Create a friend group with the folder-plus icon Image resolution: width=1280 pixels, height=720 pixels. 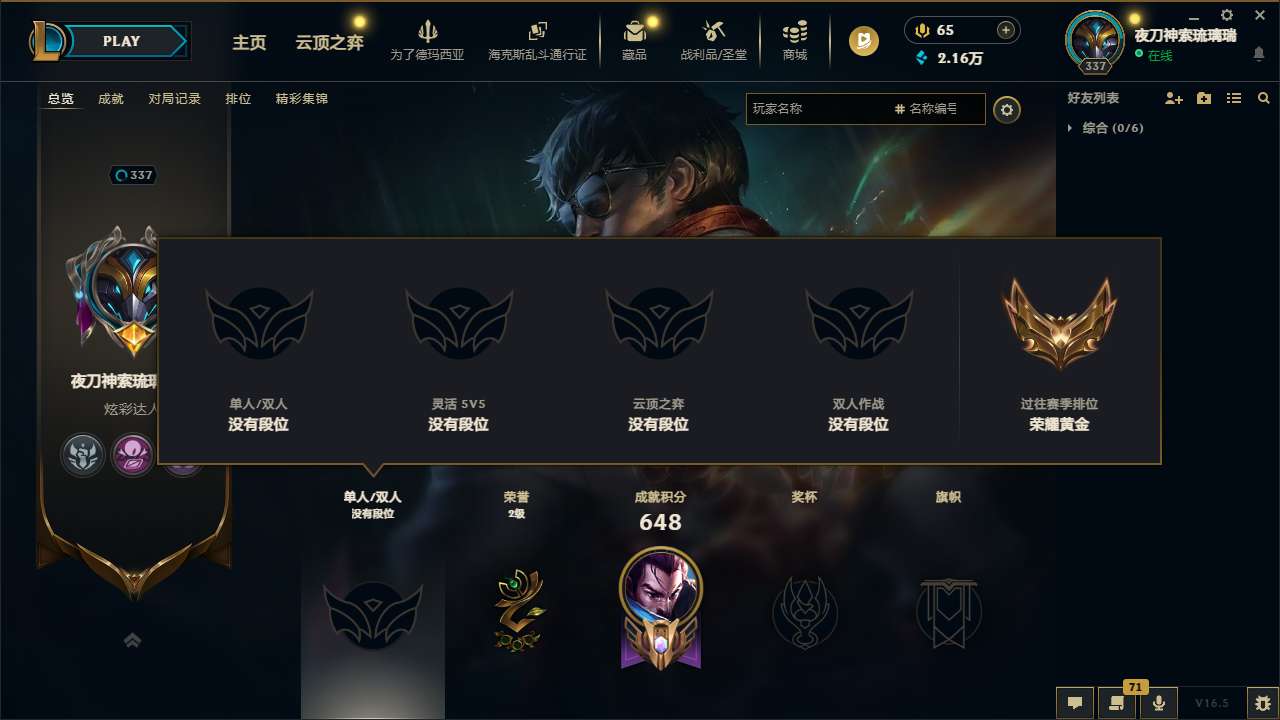(x=1203, y=98)
